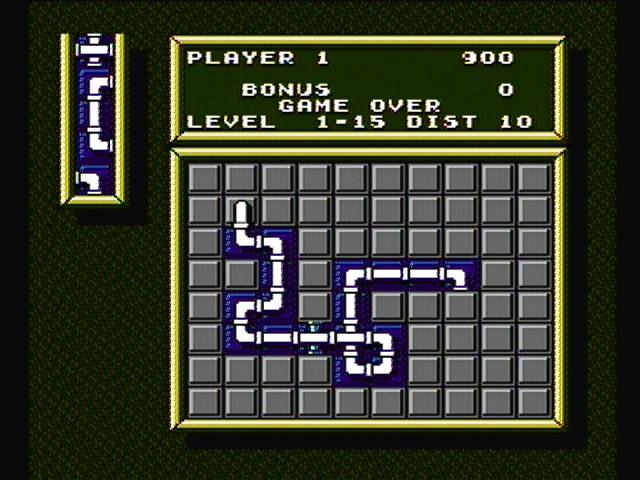Screen dimensions: 640x480
Task: Select the starting pipe source tile
Action: tap(241, 214)
